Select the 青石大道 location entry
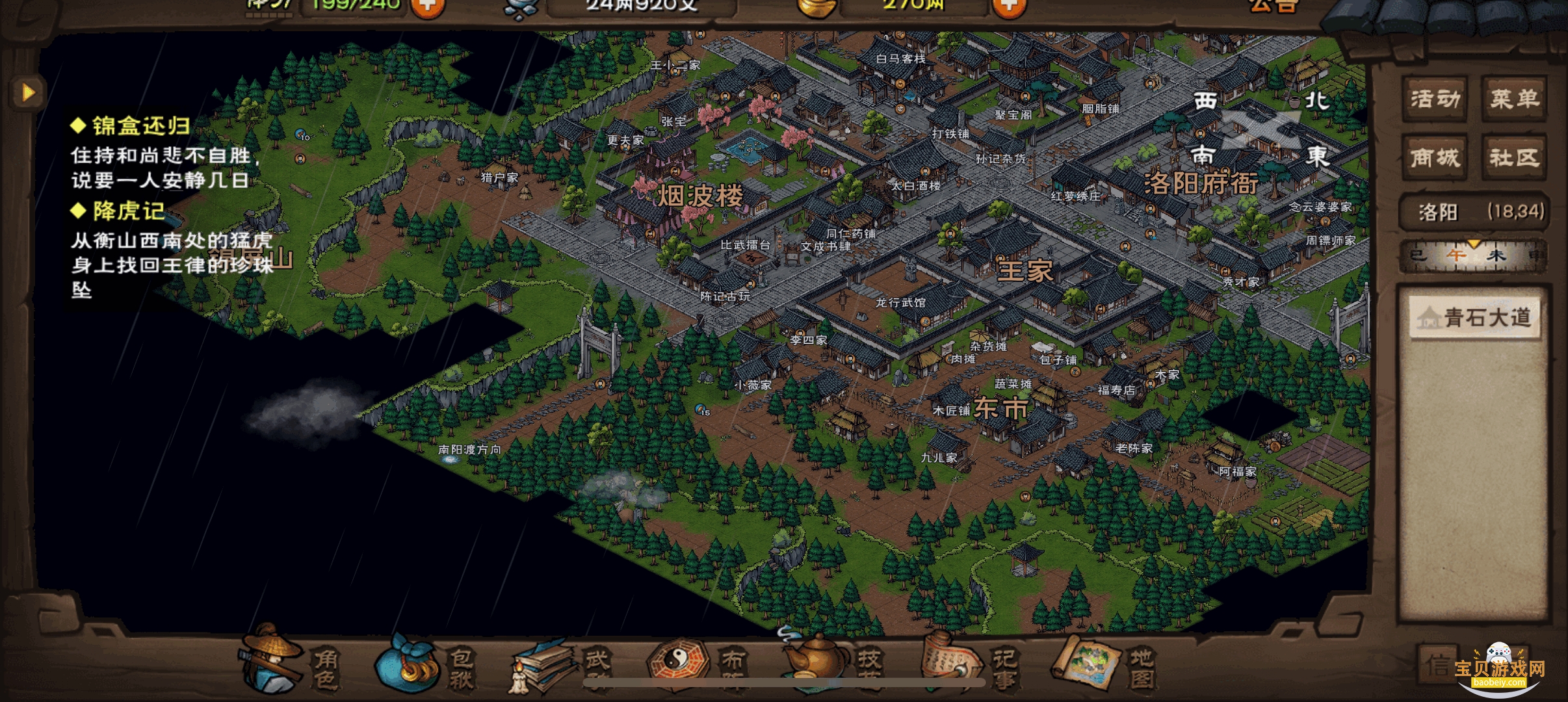The image size is (1568, 702). [1474, 317]
